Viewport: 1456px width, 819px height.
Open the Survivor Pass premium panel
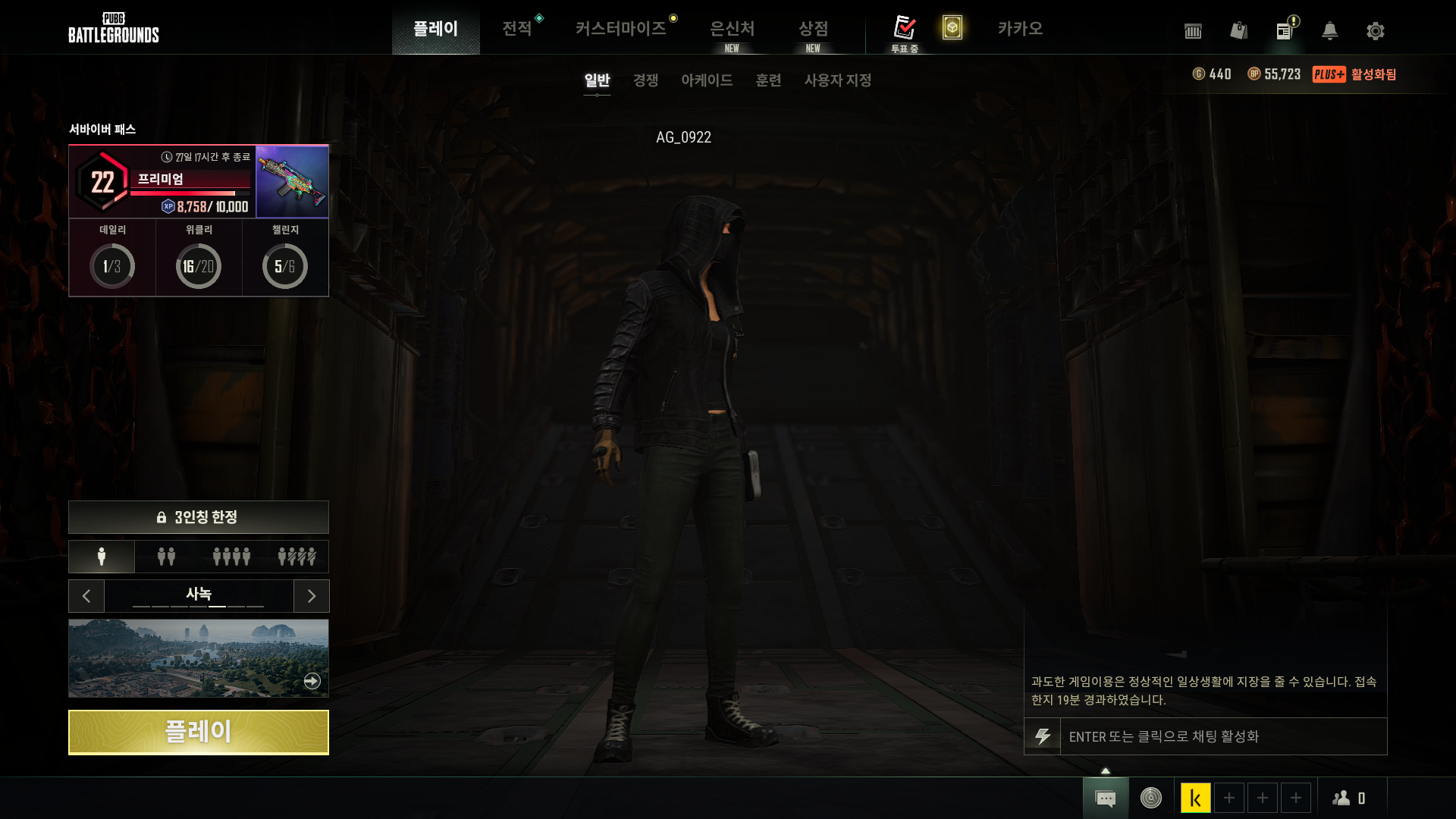pos(162,182)
